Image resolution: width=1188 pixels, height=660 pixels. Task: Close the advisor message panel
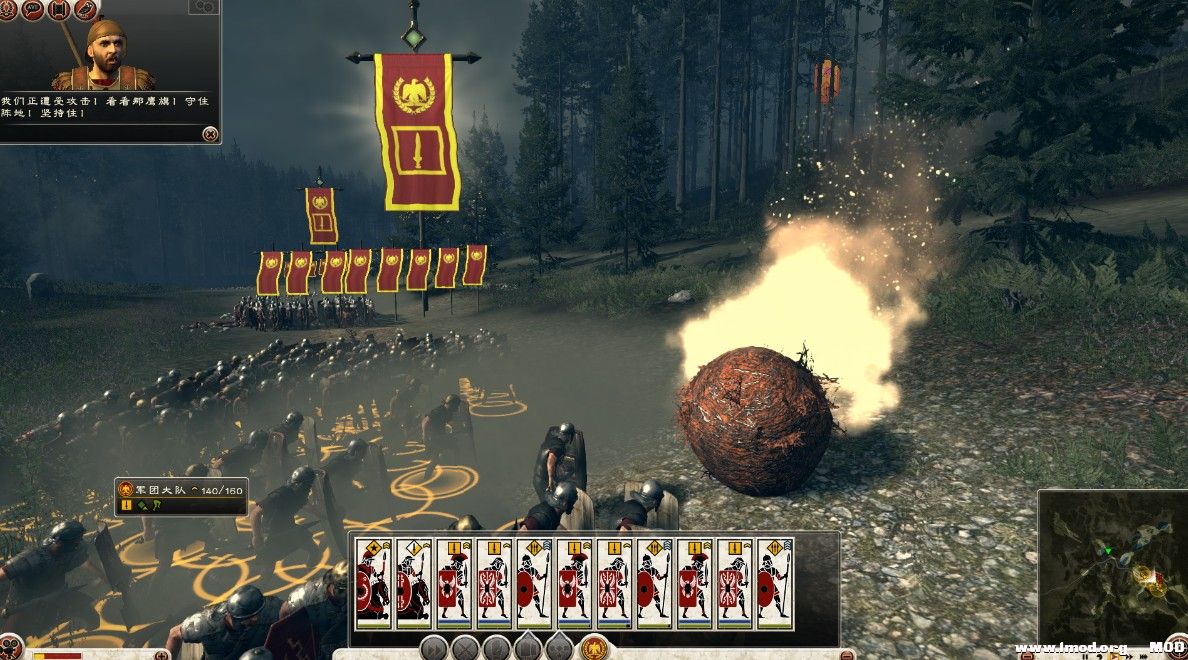click(x=209, y=134)
